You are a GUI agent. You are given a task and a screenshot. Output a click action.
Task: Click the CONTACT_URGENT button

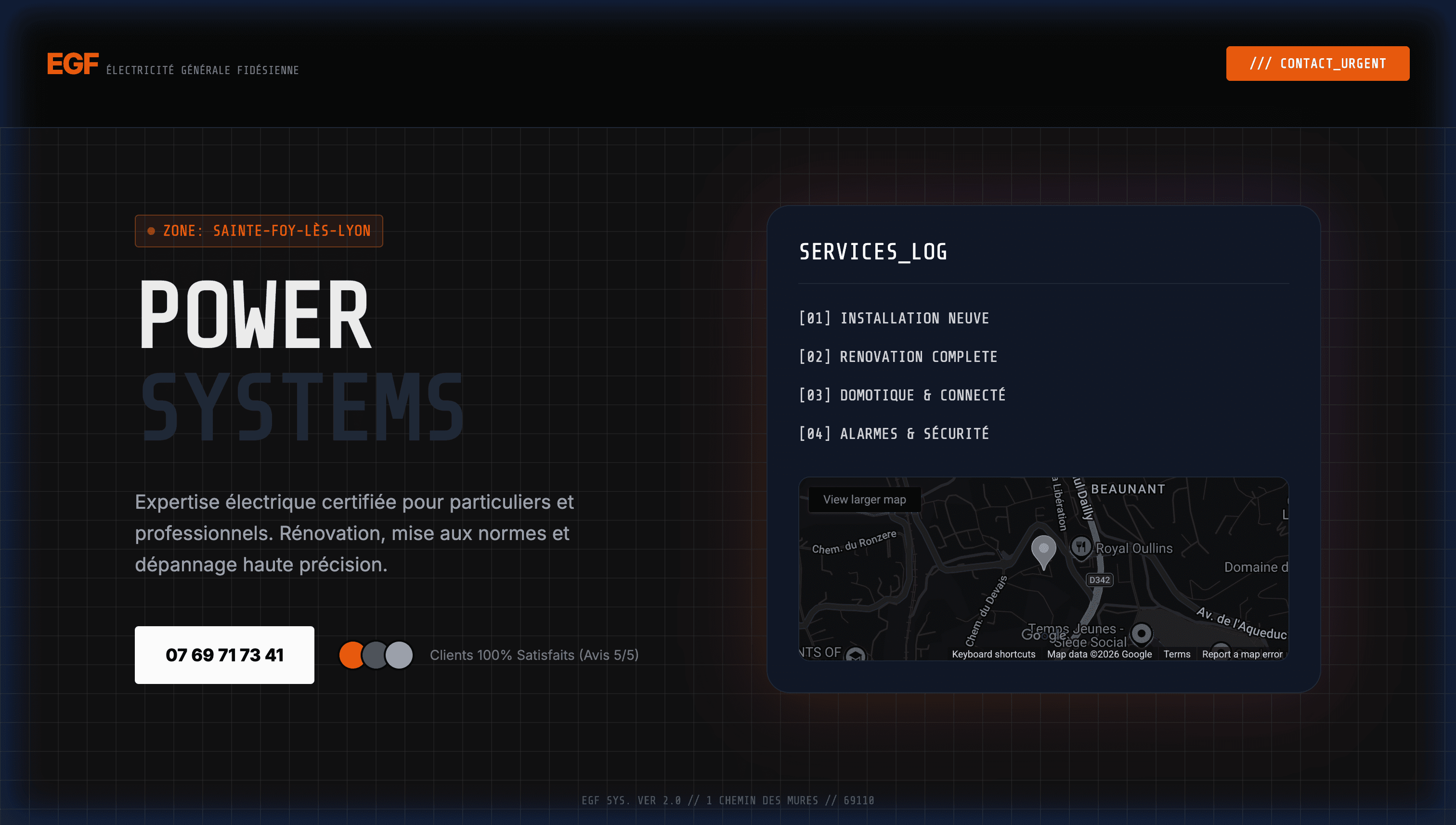click(x=1317, y=64)
